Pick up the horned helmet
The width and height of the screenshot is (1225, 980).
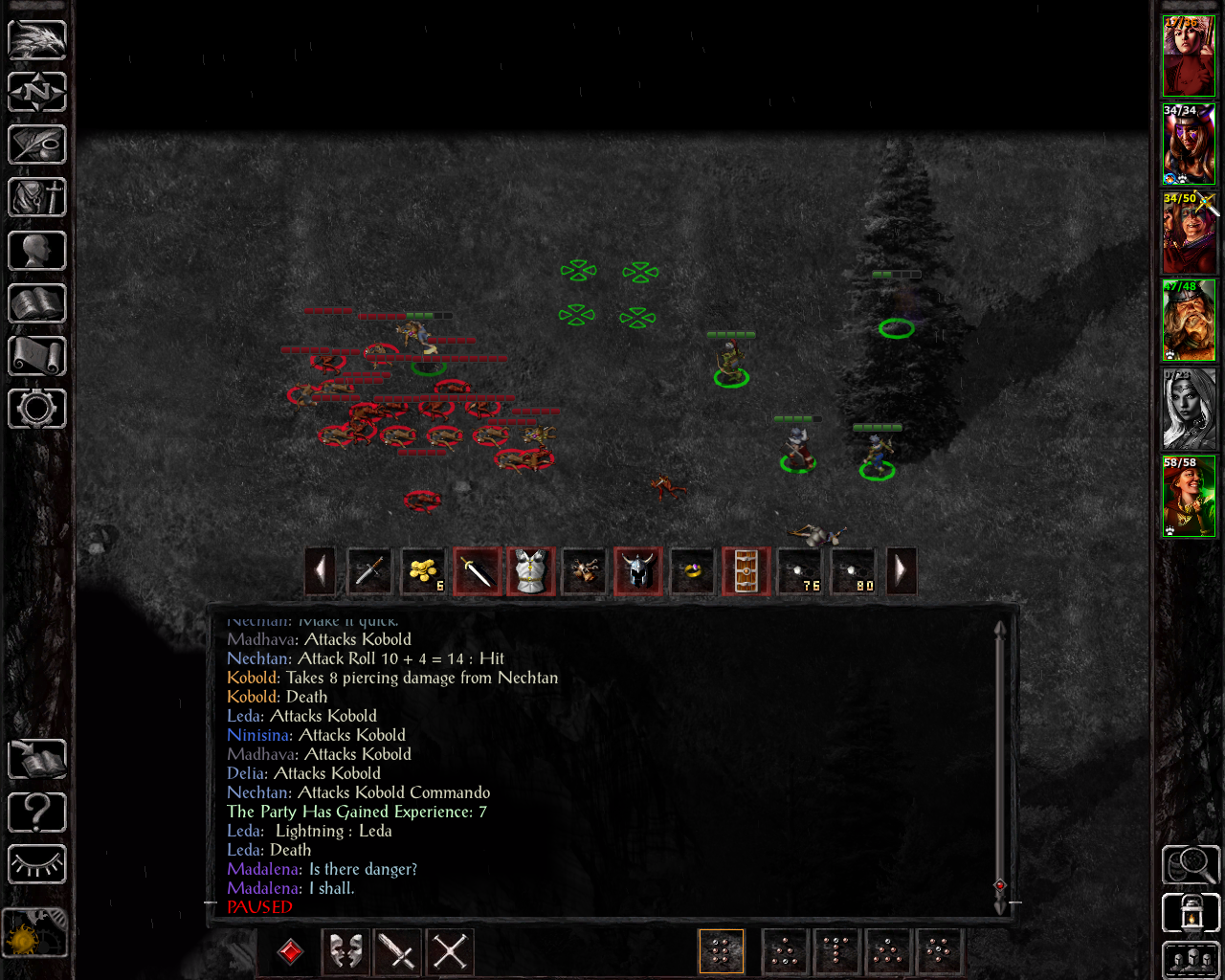click(x=637, y=571)
